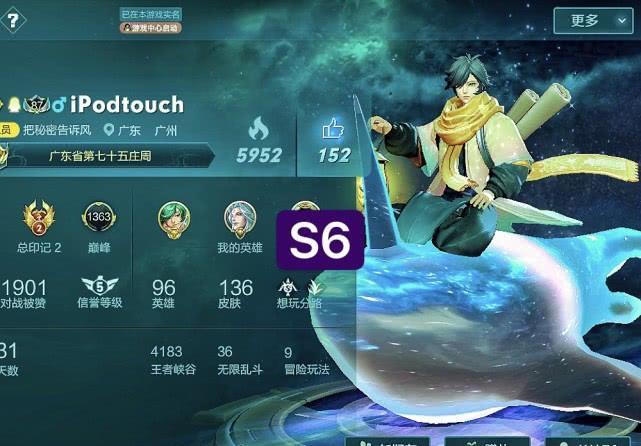Viewport: 641px width, 446px height.
Task: Open the 总印记 gold badge
Action: [x=39, y=217]
